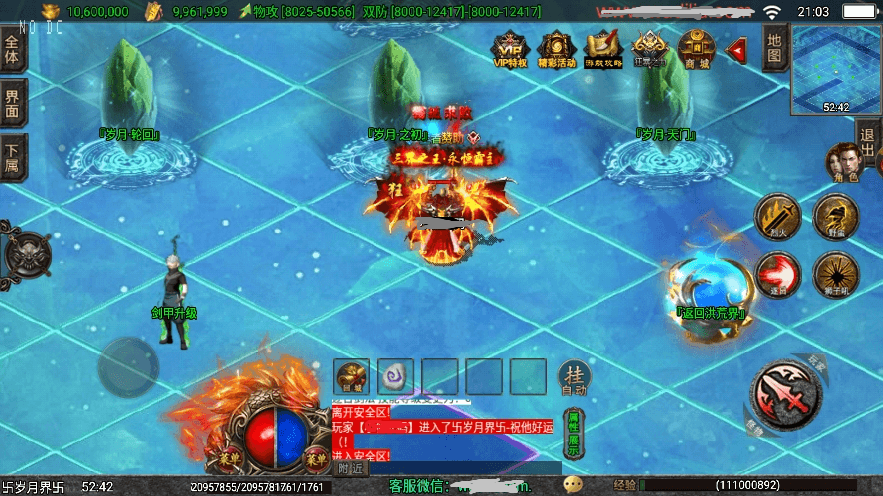Image resolution: width=883 pixels, height=496 pixels.
Task: Open the 地图 map button
Action: tap(773, 47)
